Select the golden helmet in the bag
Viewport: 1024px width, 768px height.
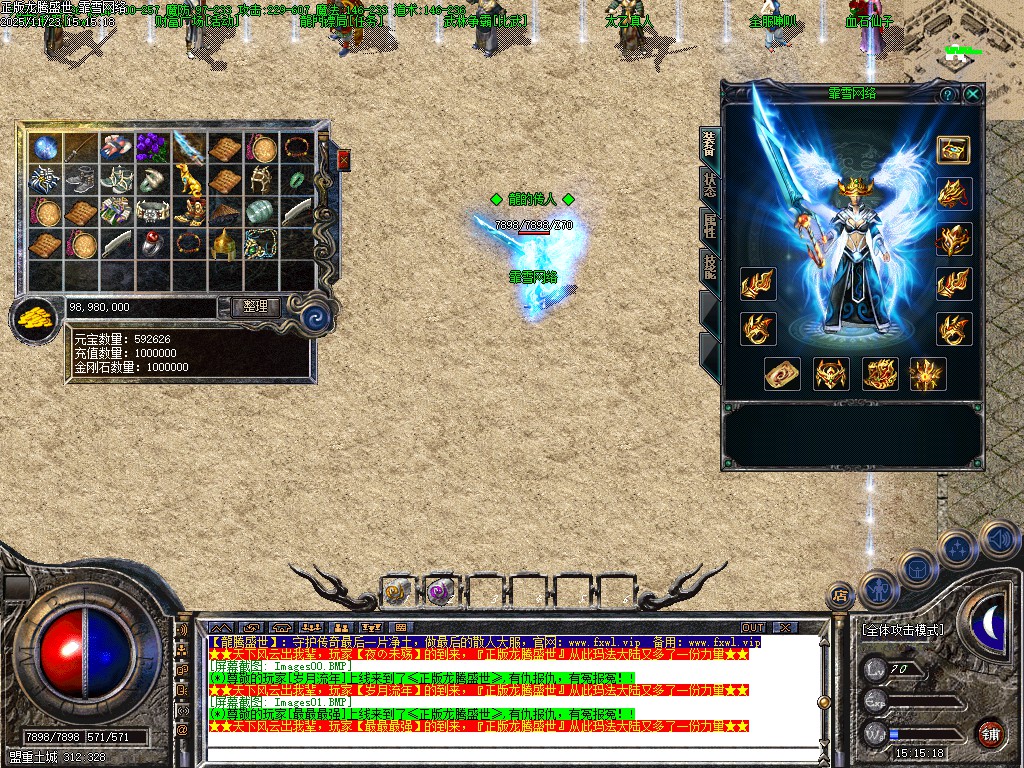(223, 242)
